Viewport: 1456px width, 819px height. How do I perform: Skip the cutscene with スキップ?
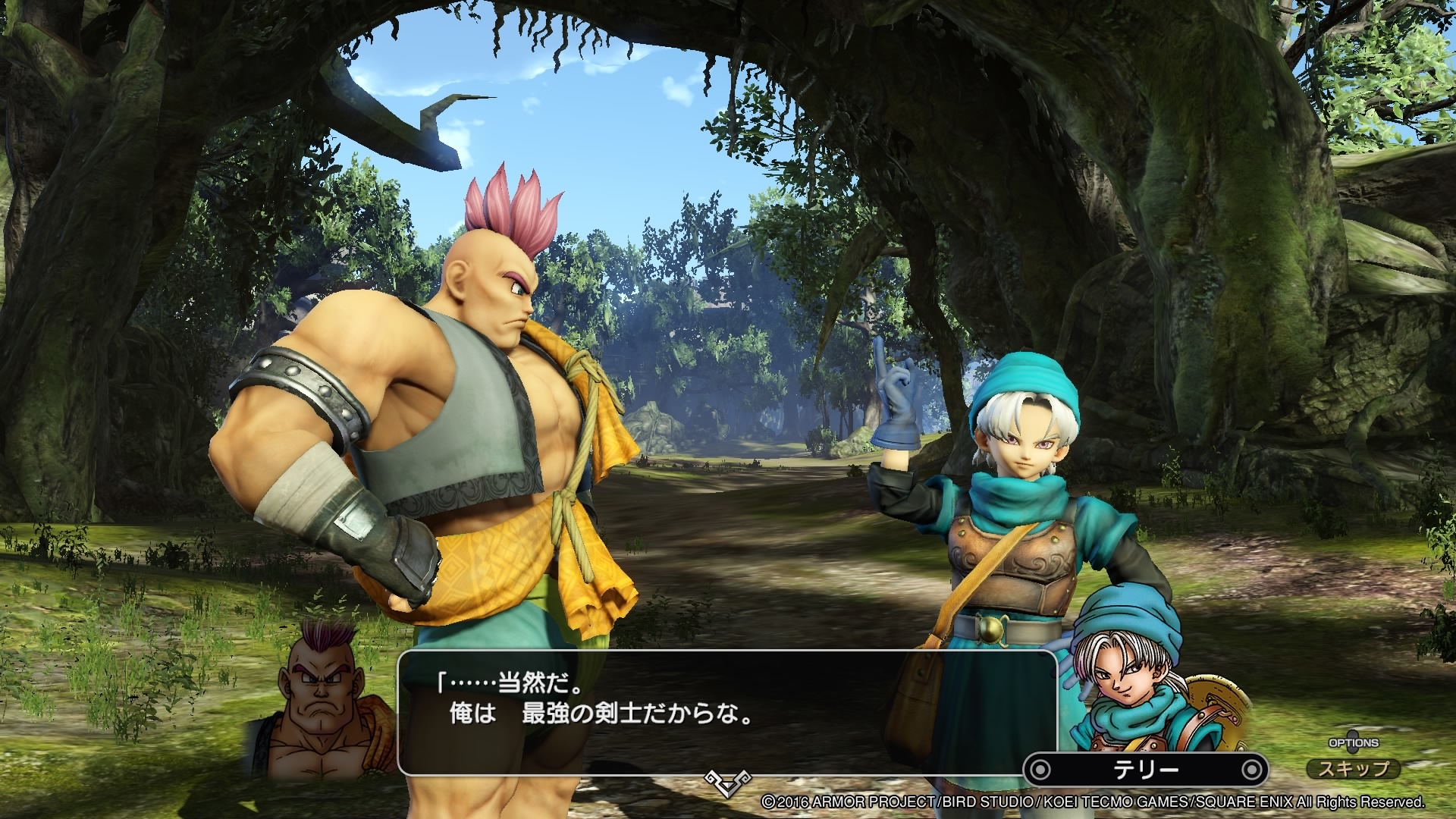(x=1354, y=768)
